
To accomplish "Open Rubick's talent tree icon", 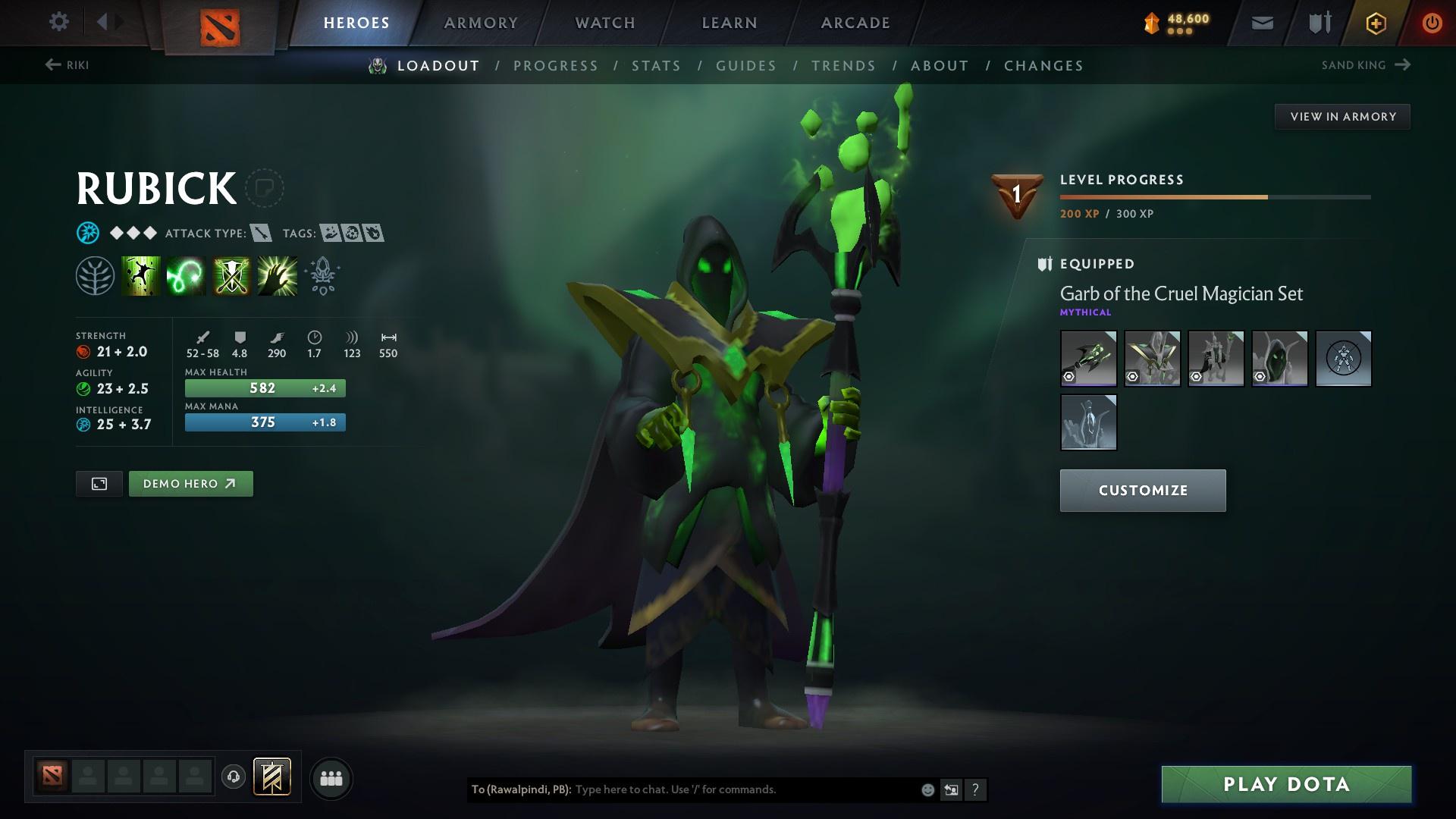I will pos(96,275).
